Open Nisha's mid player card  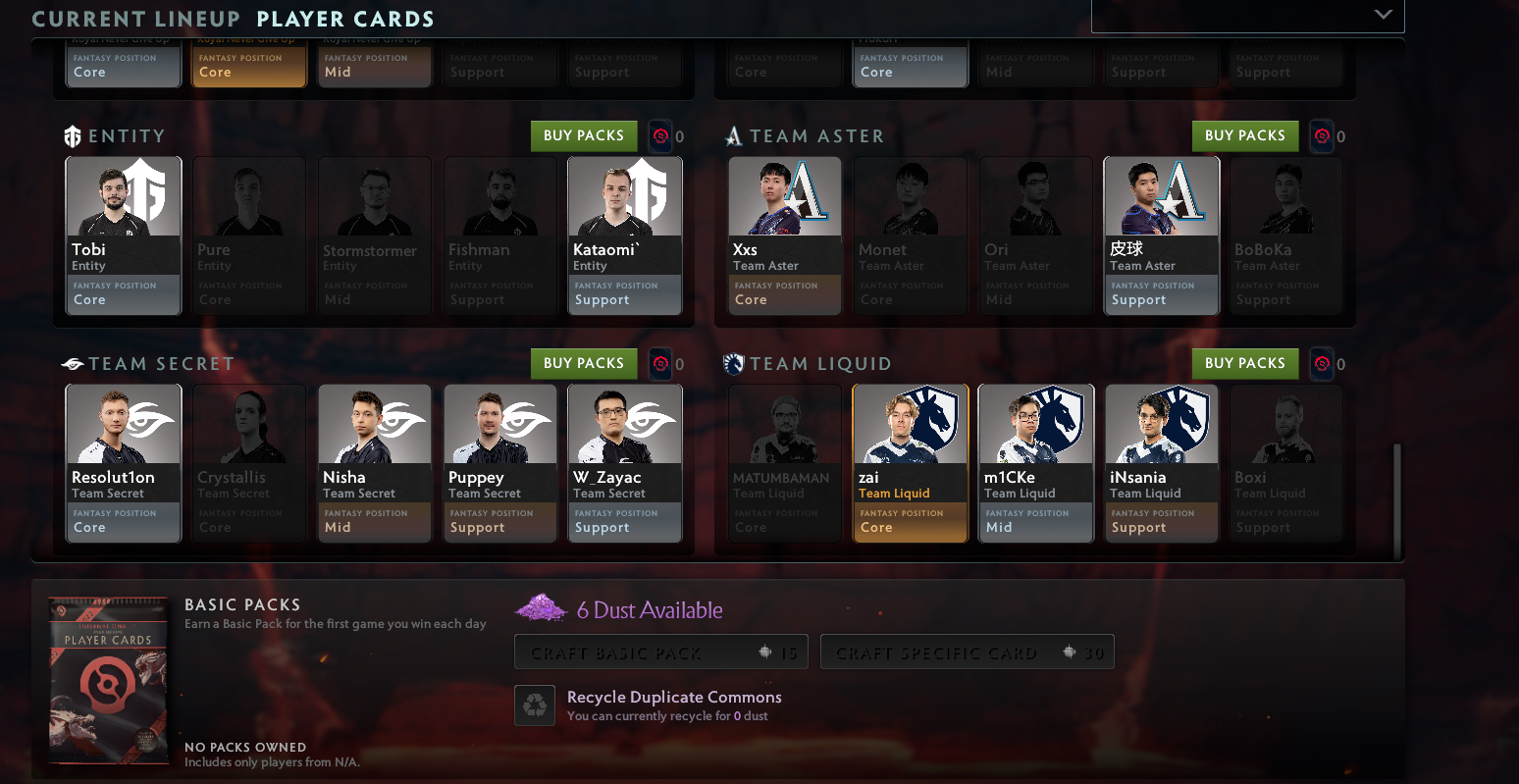pyautogui.click(x=375, y=463)
